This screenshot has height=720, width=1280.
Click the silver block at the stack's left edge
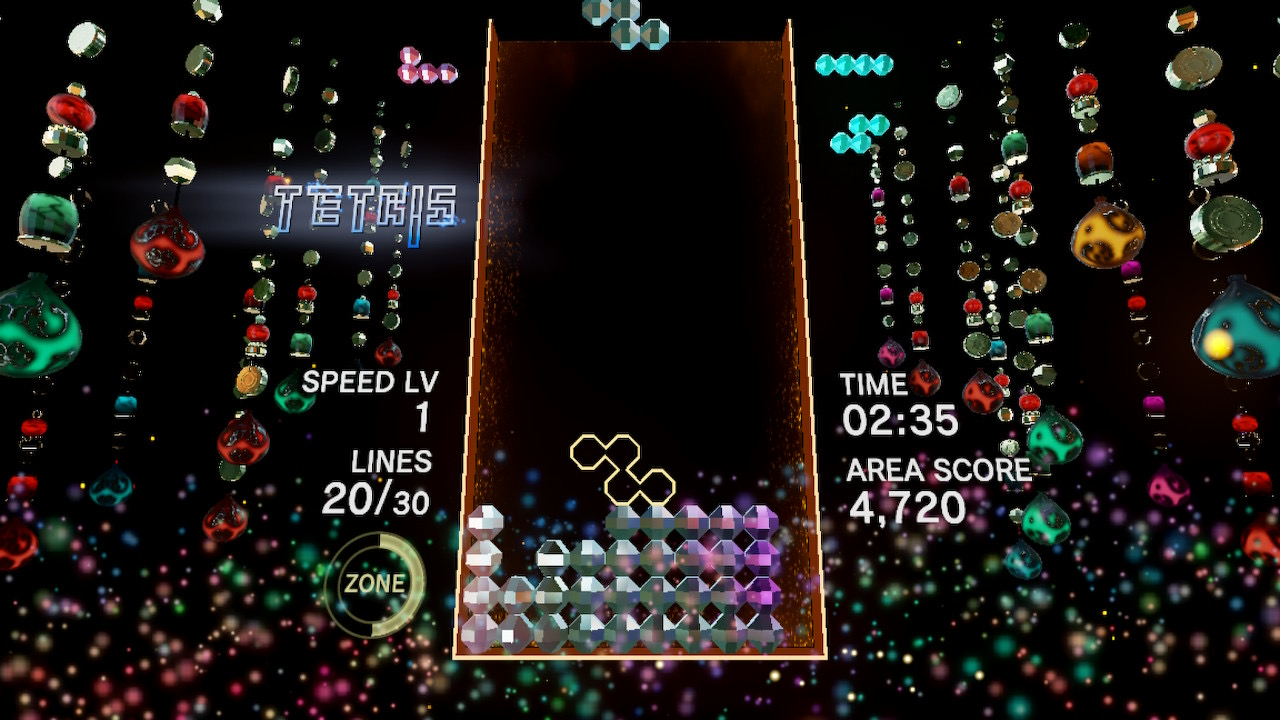click(x=487, y=520)
